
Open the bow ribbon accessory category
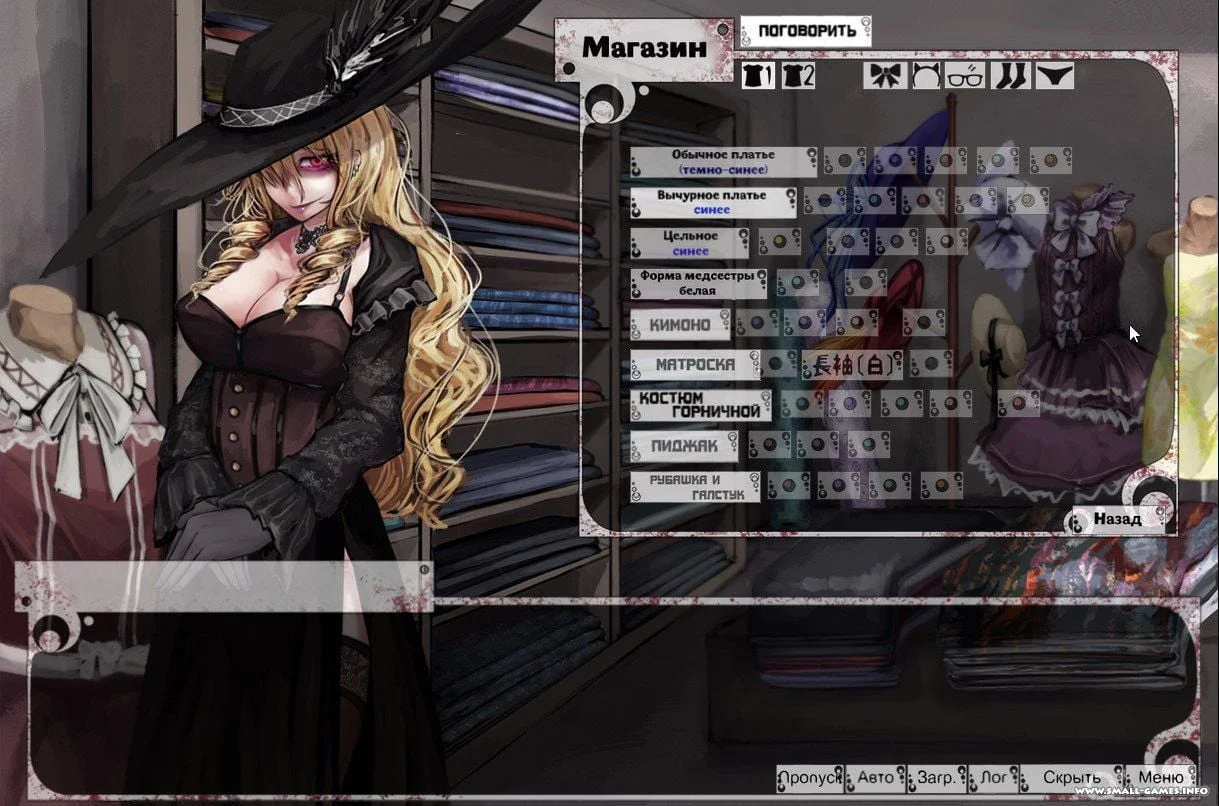886,75
